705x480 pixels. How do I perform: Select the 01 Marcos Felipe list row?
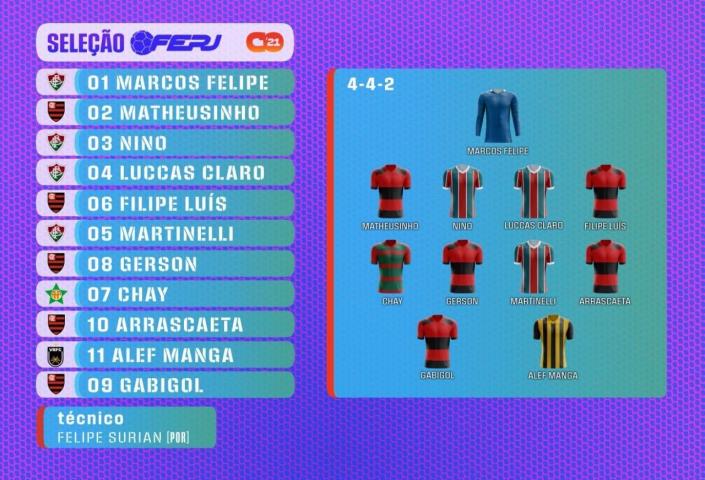pos(170,82)
